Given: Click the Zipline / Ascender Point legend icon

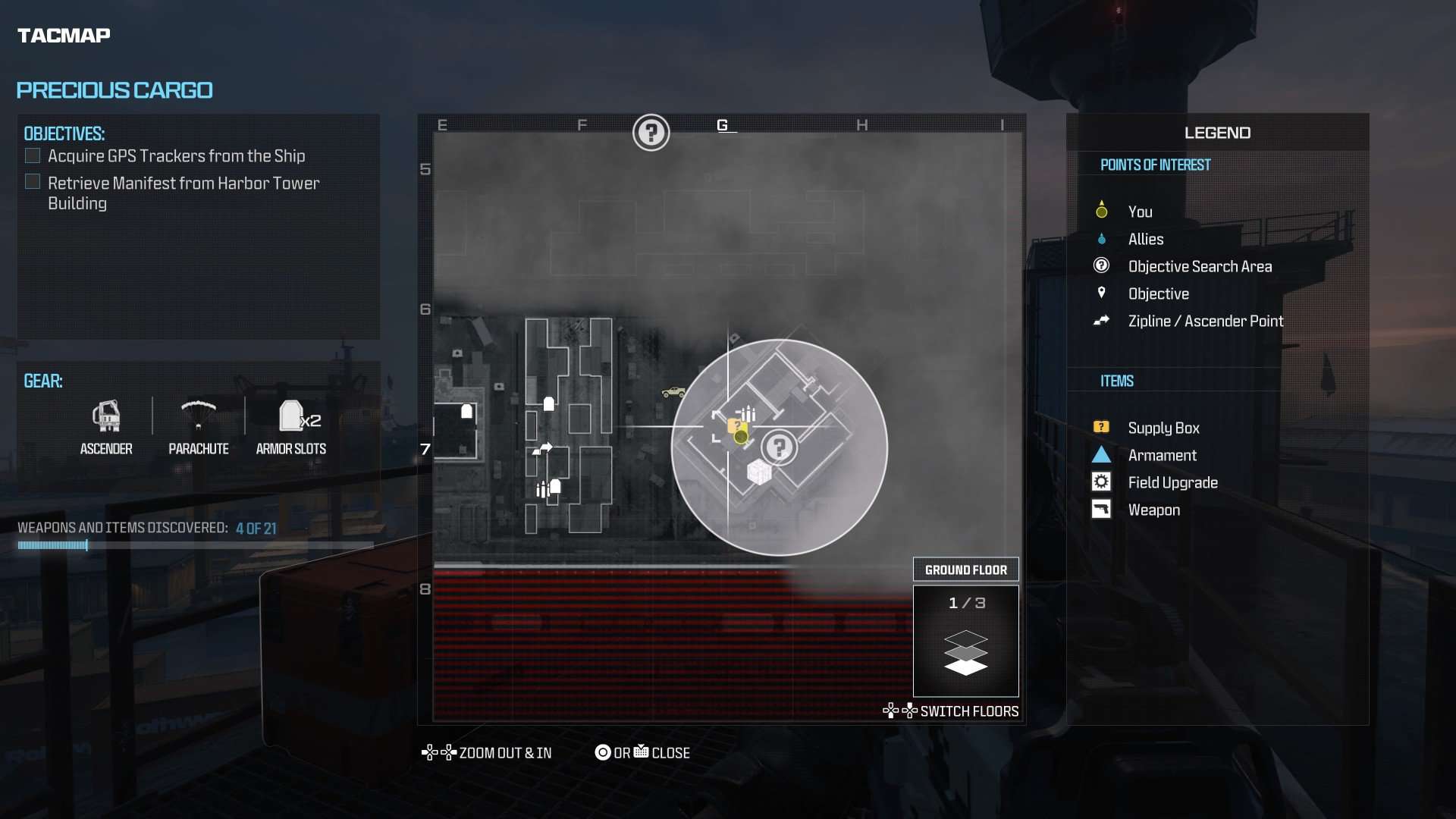Looking at the screenshot, I should [x=1102, y=321].
